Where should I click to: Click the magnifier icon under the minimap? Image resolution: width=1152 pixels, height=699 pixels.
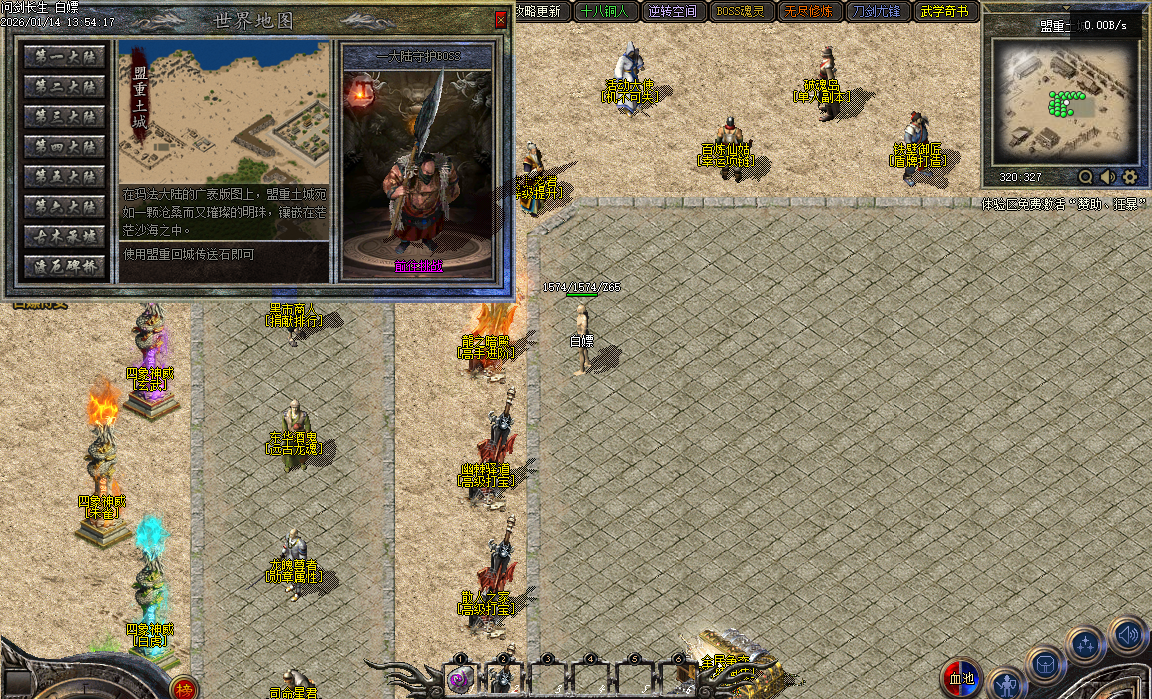click(x=1086, y=177)
